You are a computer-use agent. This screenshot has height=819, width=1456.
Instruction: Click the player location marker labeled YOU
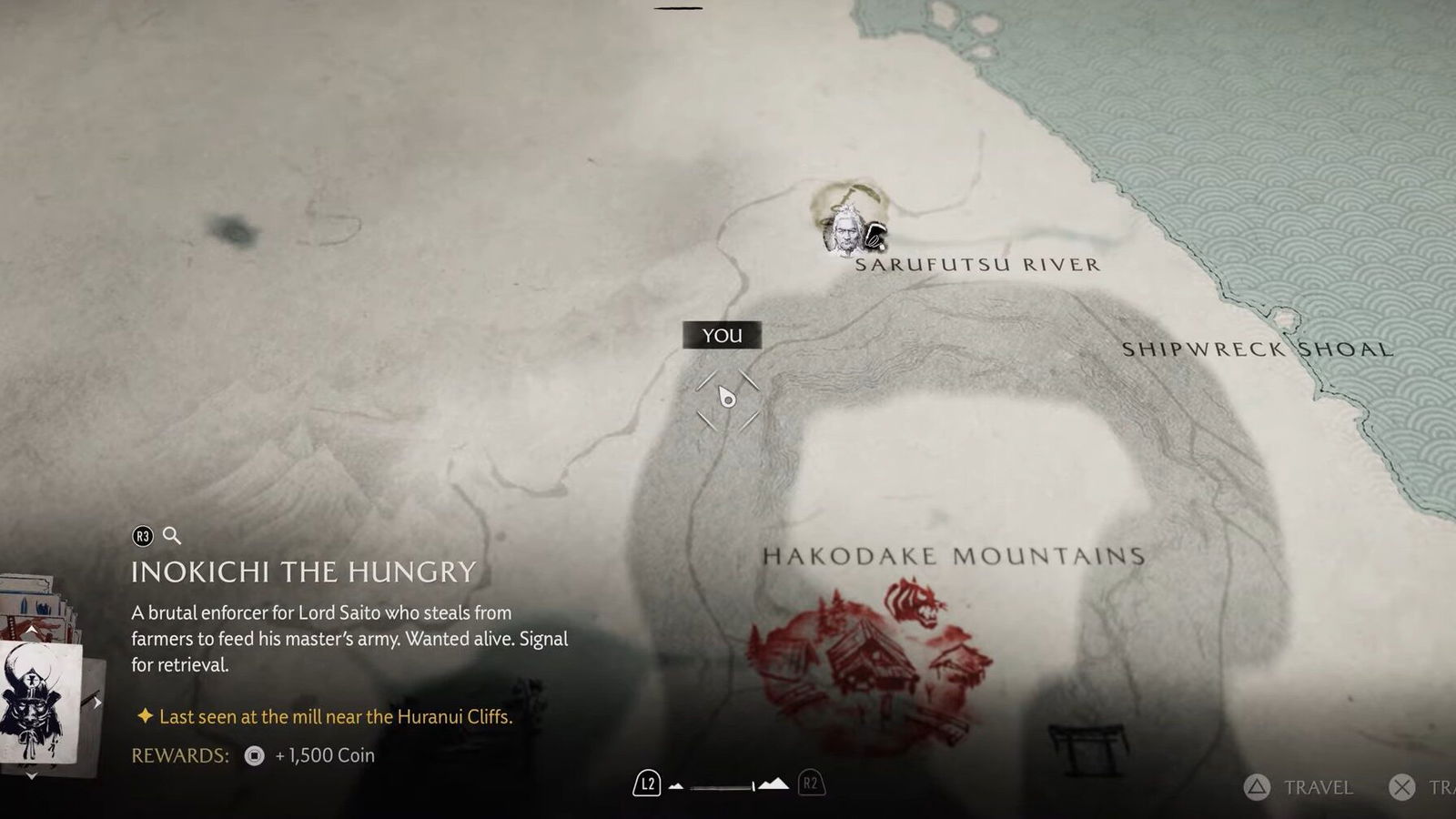pyautogui.click(x=726, y=398)
